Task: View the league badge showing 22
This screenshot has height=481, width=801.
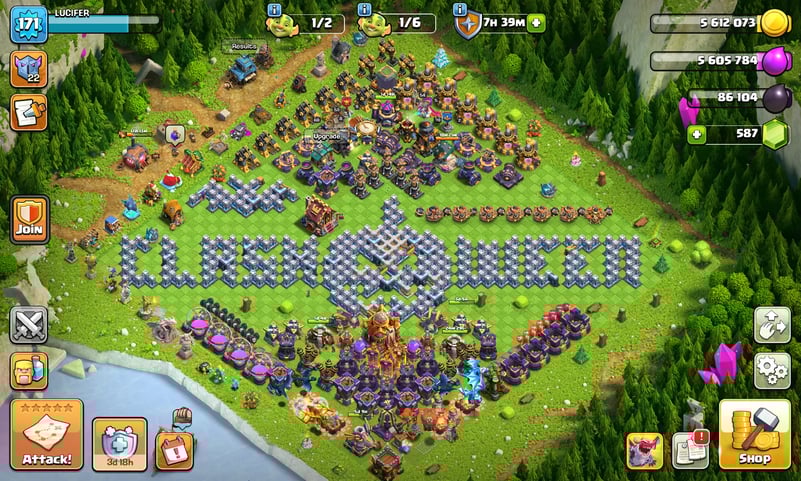Action: coord(28,69)
